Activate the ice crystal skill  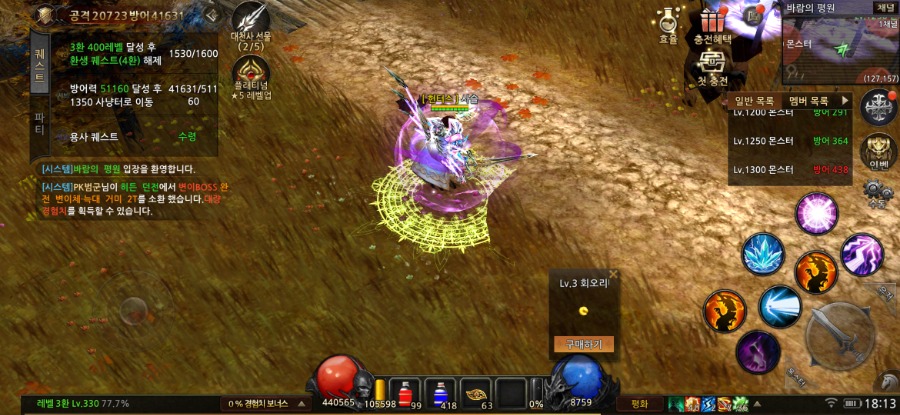(x=764, y=253)
